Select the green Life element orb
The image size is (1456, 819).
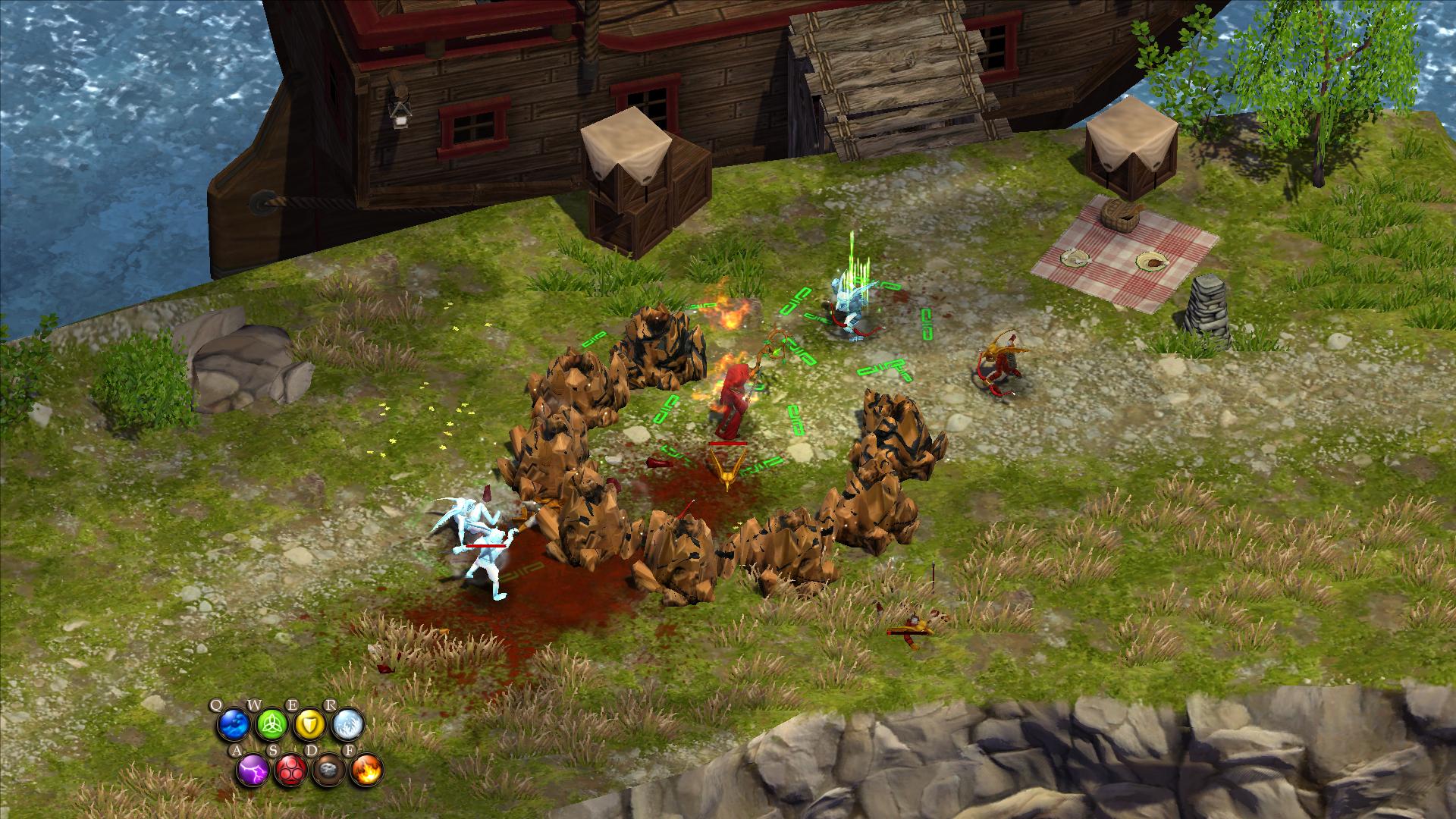[271, 723]
